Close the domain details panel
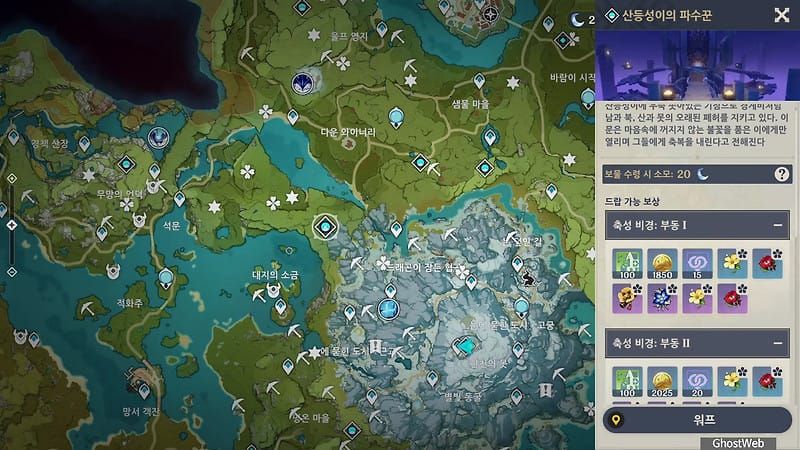The image size is (800, 450). 781,15
